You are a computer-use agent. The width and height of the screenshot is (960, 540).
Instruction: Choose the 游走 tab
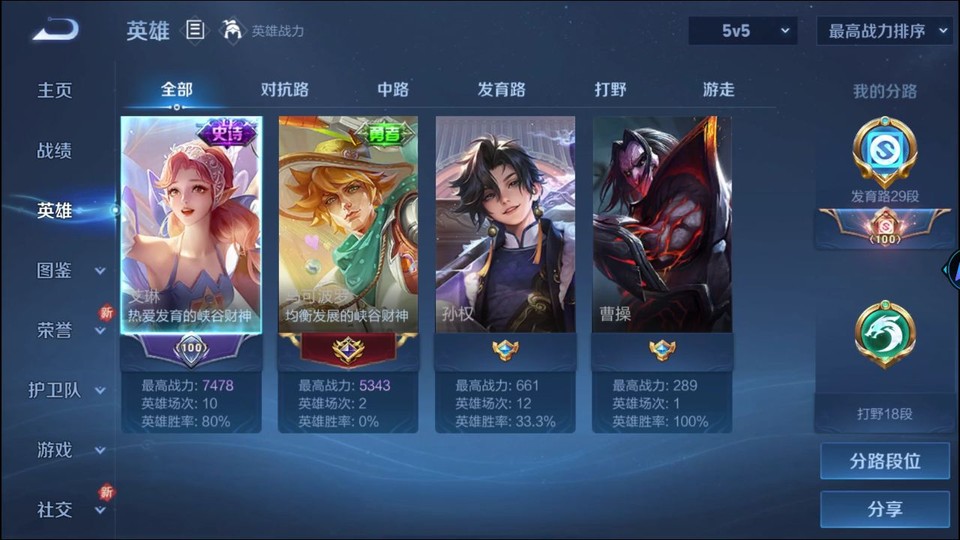[718, 89]
